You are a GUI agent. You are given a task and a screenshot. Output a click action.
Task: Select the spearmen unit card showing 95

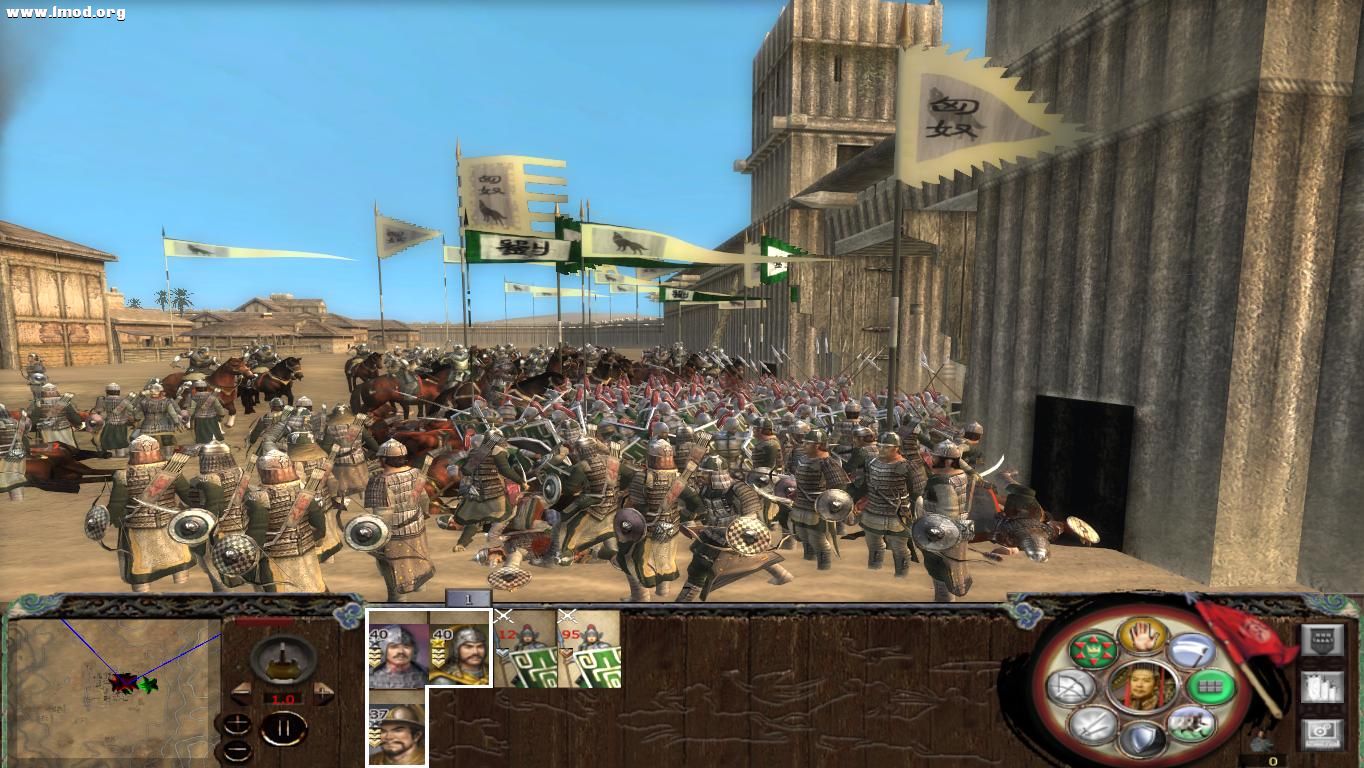589,648
